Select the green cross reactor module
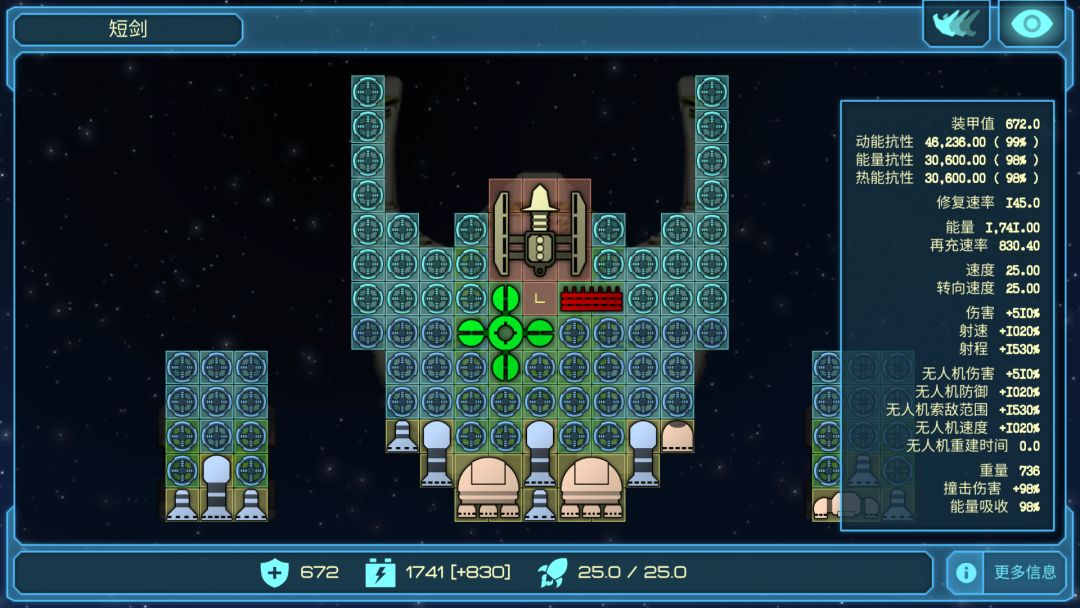The image size is (1080, 608). [505, 332]
